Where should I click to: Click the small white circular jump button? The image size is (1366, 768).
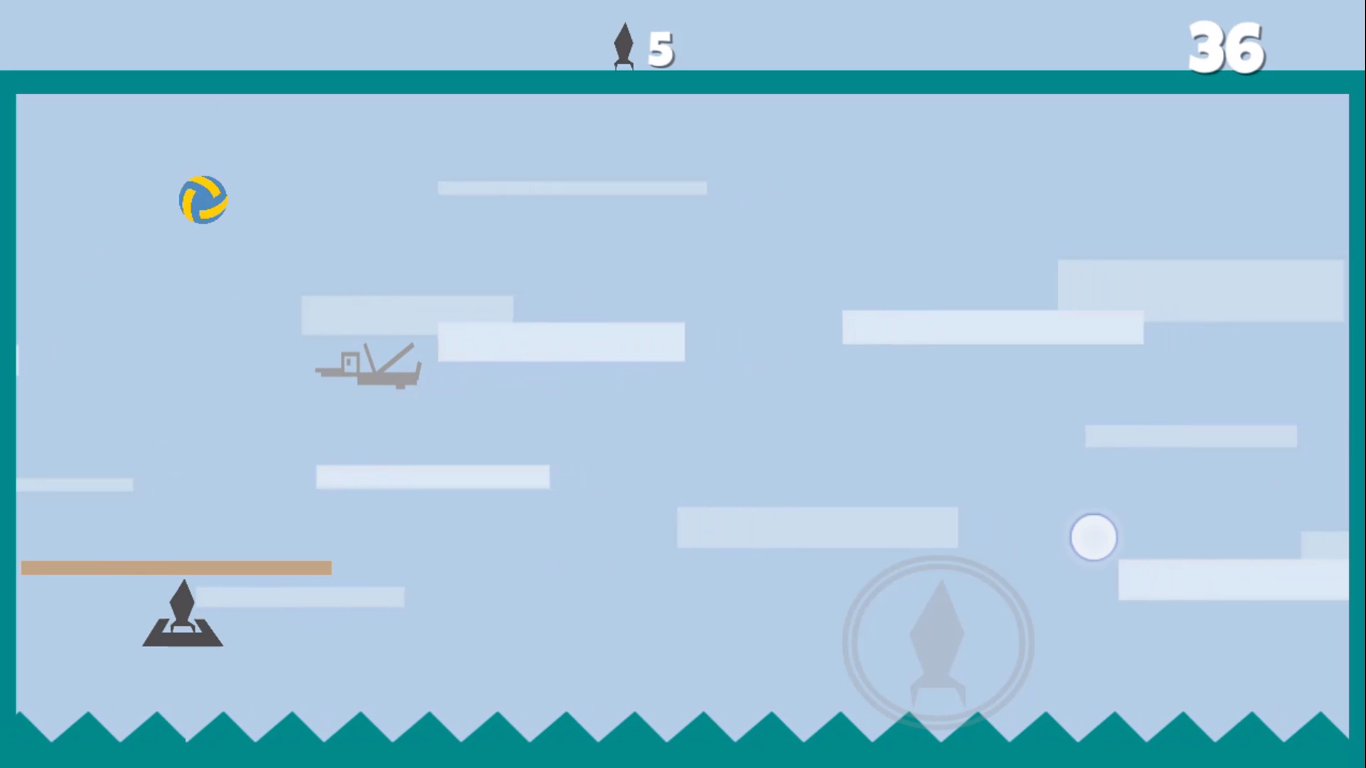[x=1093, y=537]
